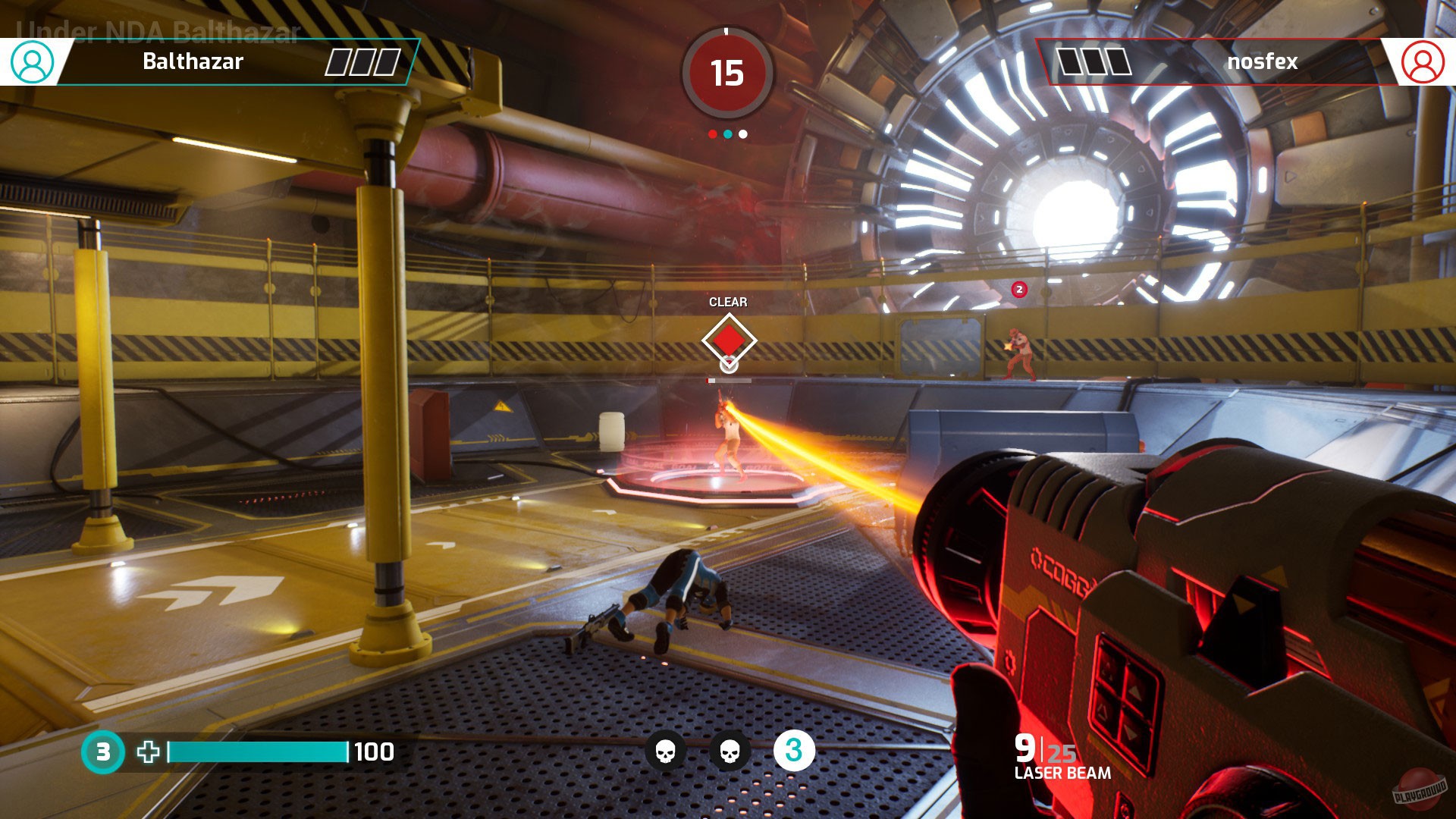1456x819 pixels.
Task: Click the white circle 3 beside the skulls
Action: tap(794, 751)
